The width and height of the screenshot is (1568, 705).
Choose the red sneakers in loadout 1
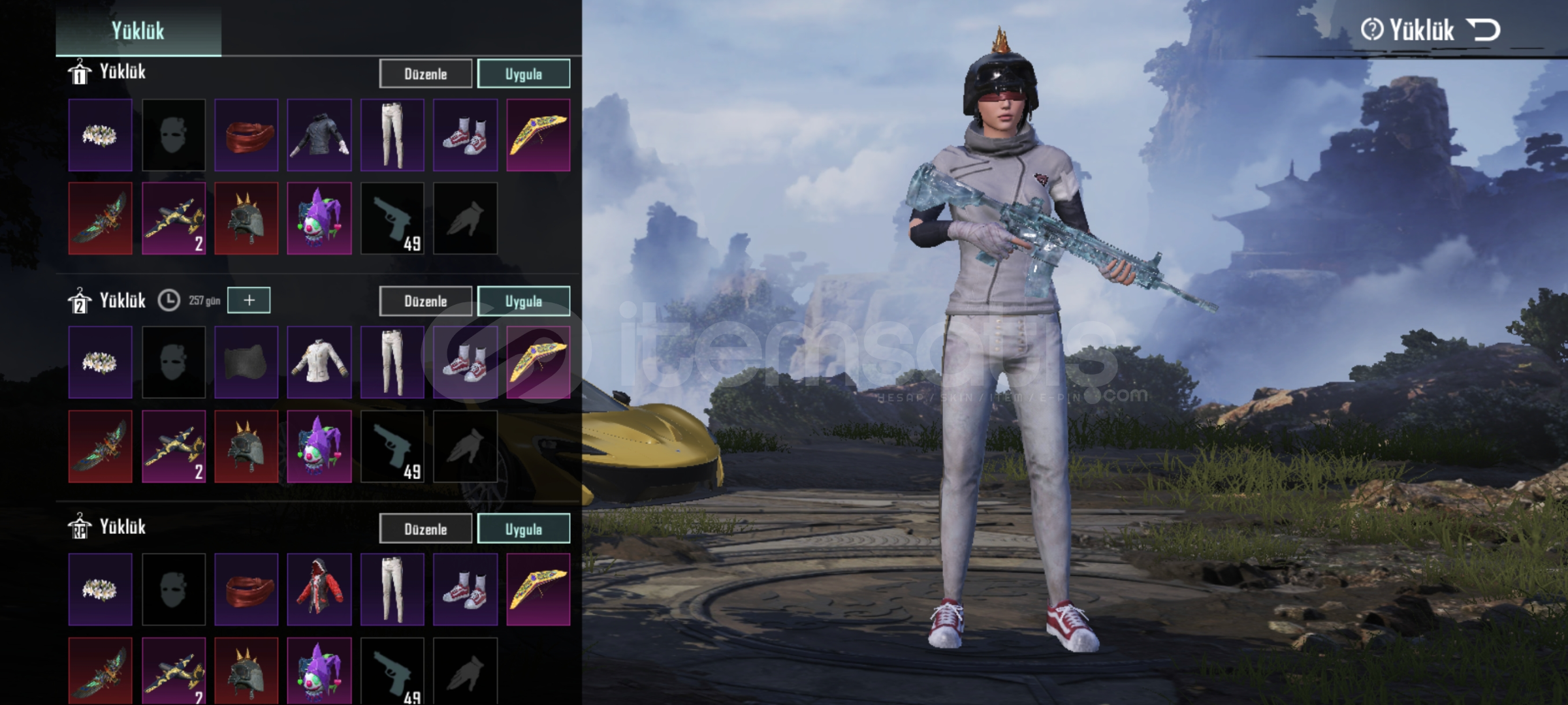coord(465,135)
